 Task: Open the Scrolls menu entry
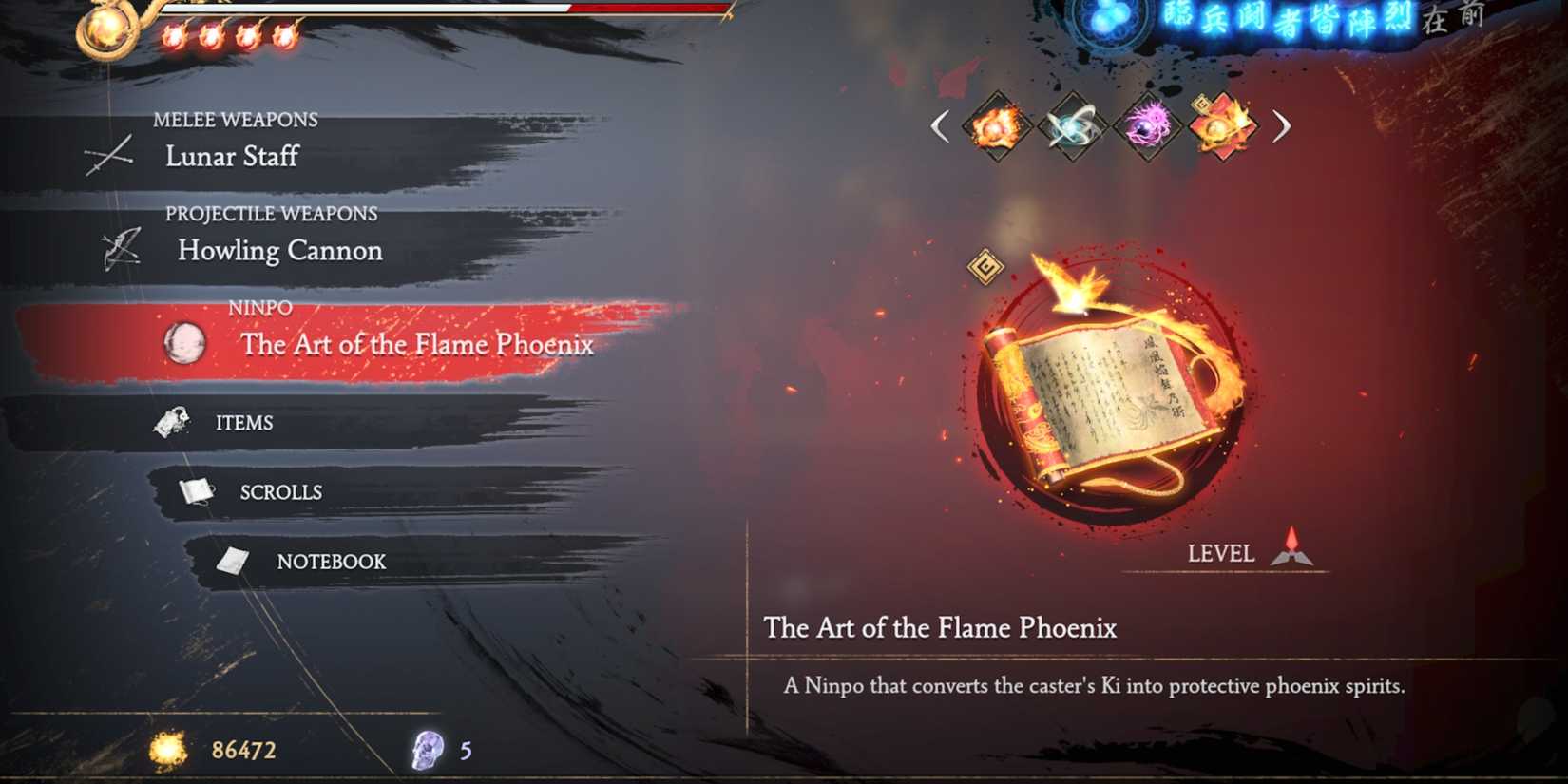pos(280,491)
